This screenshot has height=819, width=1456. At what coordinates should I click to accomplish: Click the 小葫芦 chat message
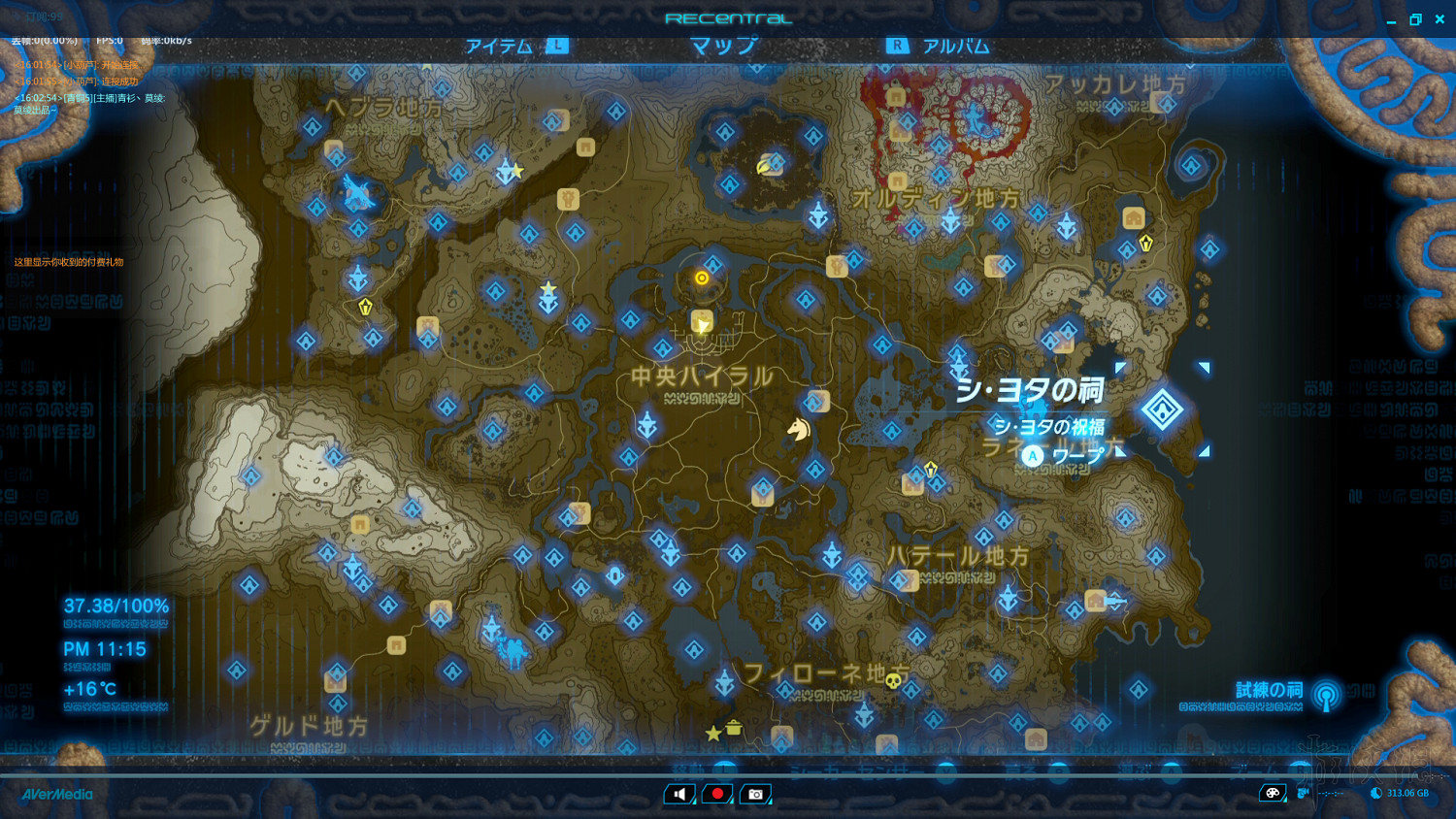pyautogui.click(x=76, y=65)
